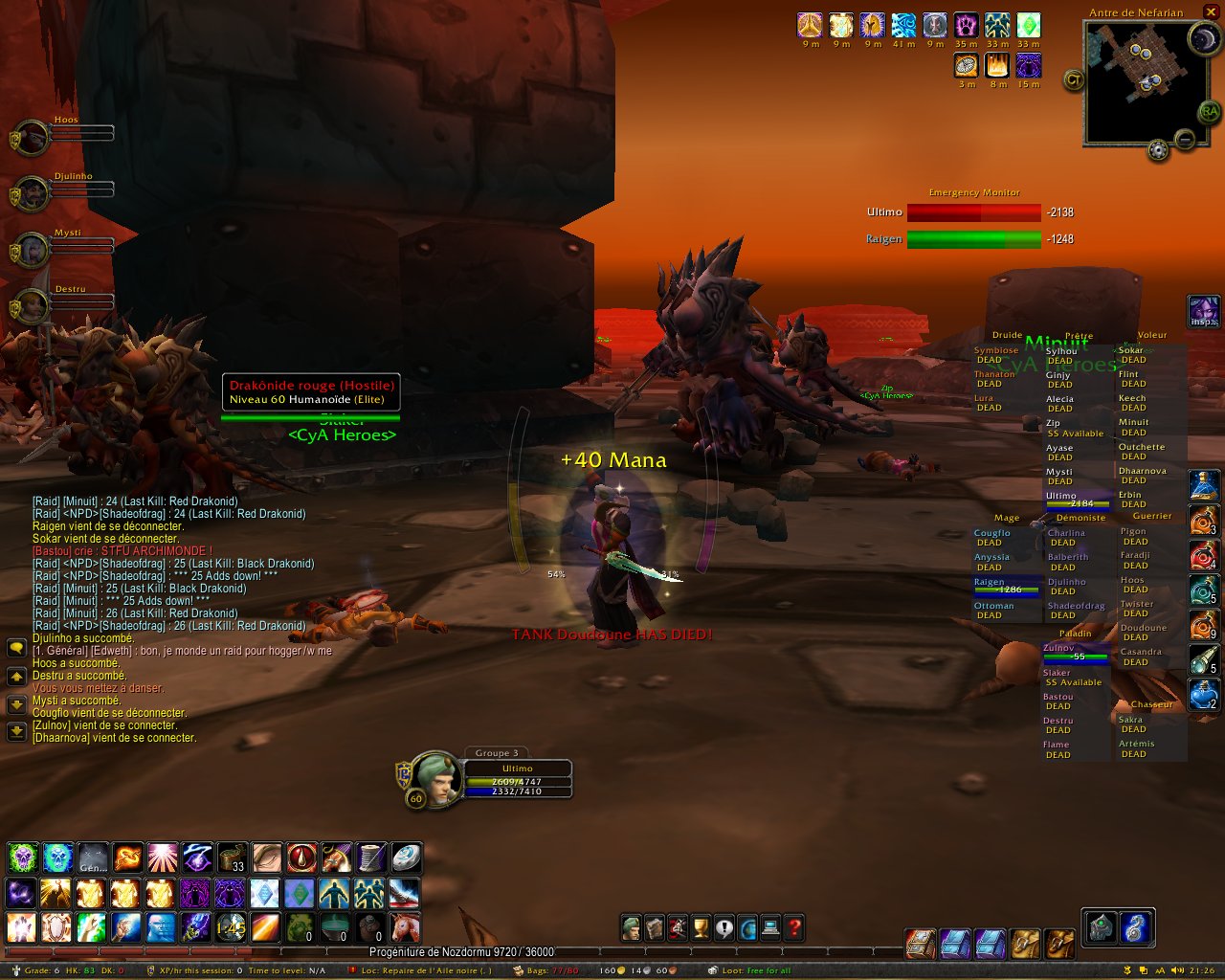The height and width of the screenshot is (980, 1225).
Task: Use the horse mount action slot
Action: point(405,927)
